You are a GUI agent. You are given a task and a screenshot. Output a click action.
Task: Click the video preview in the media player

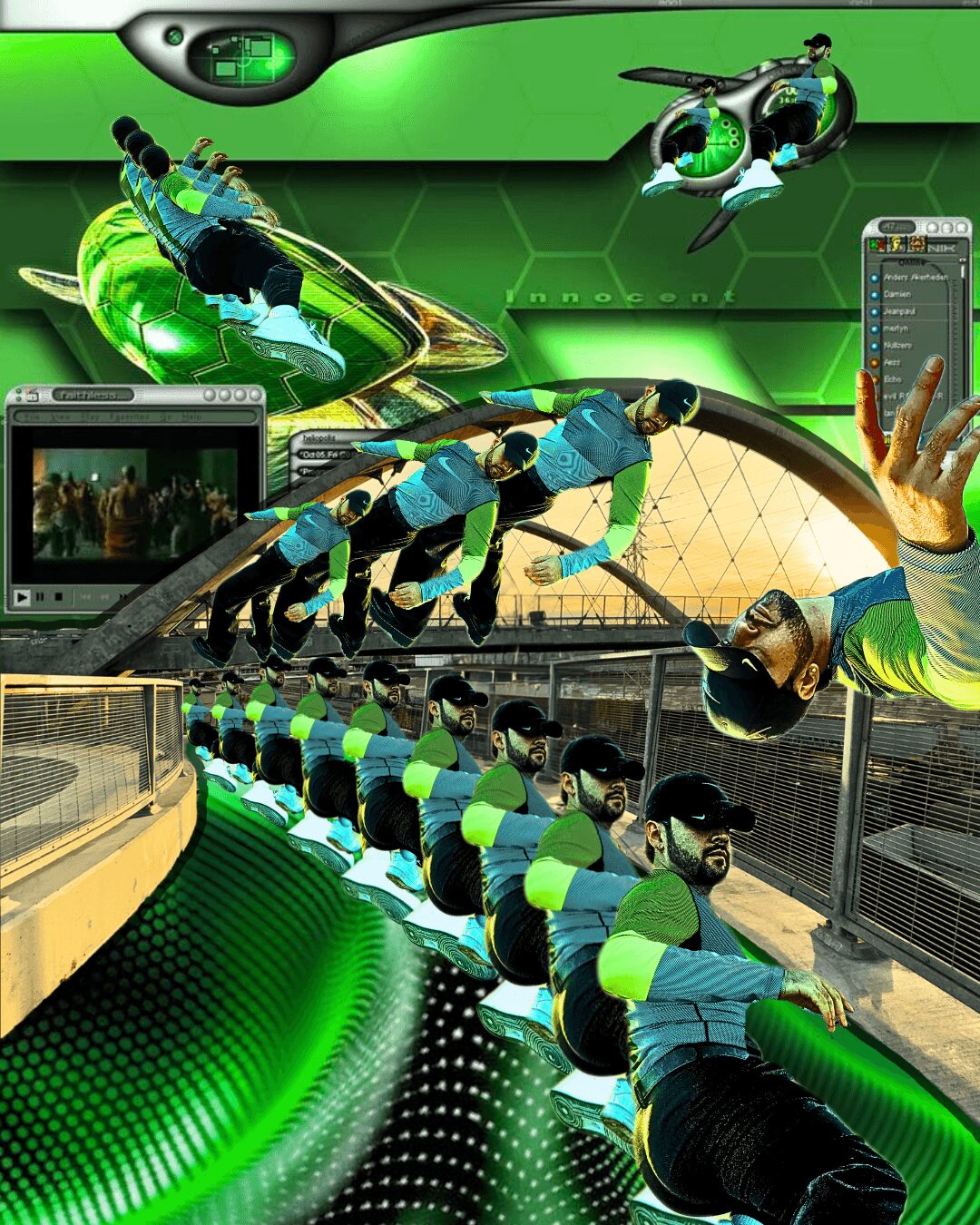click(135, 502)
